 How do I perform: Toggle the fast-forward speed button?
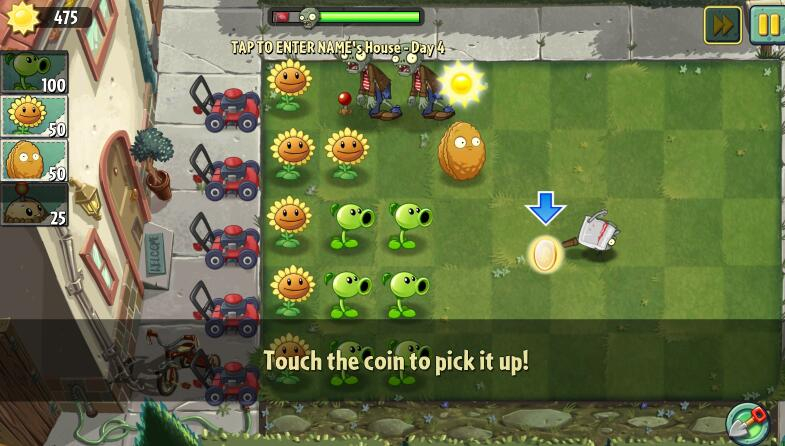(x=722, y=25)
